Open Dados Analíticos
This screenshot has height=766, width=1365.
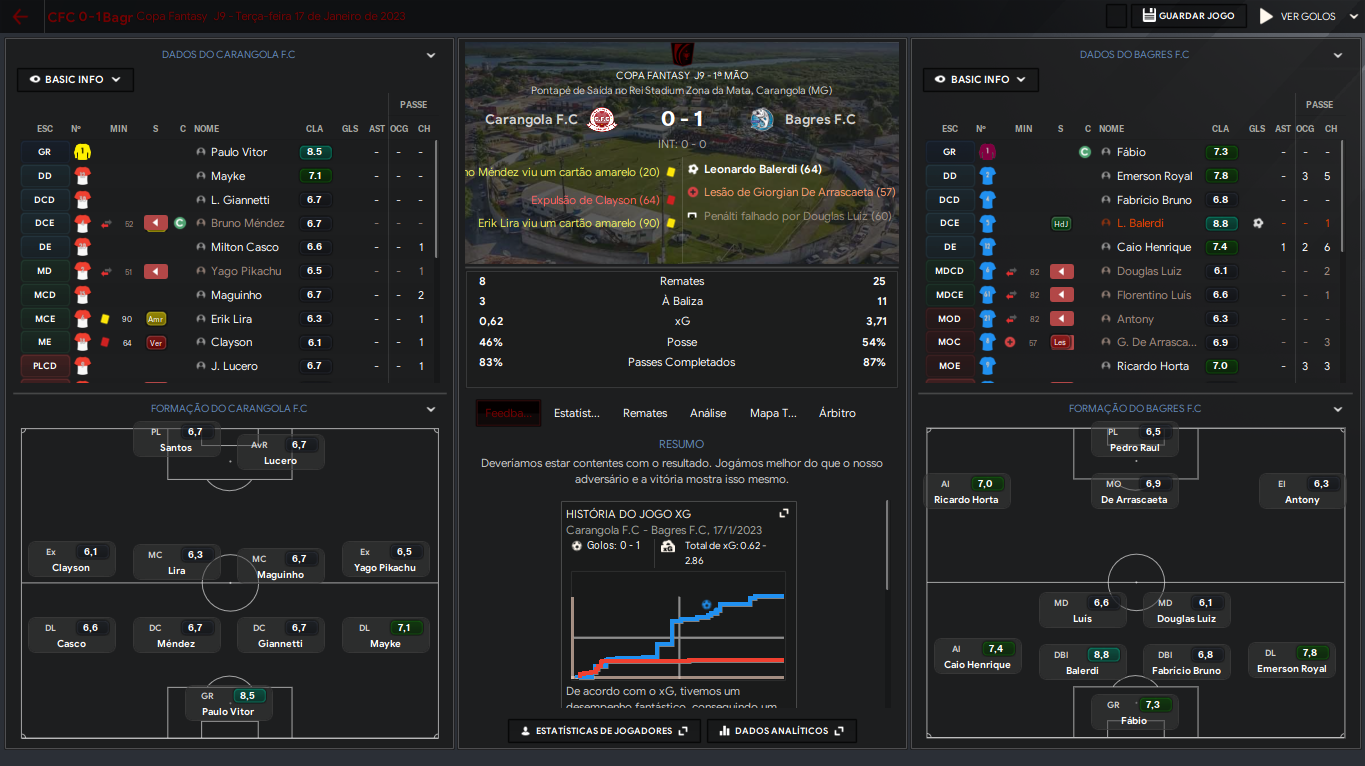click(x=781, y=731)
